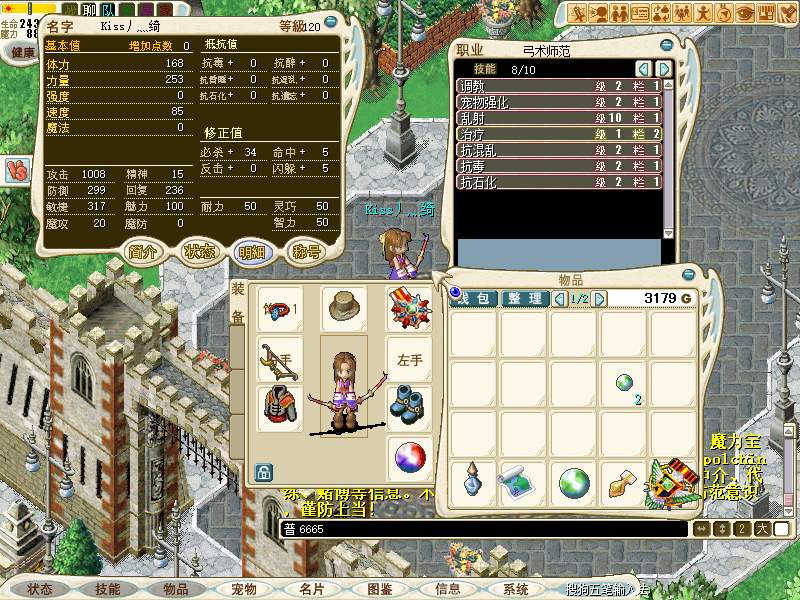The width and height of the screenshot is (800, 600).
Task: Switch to the 简介 profile tab
Action: [143, 252]
